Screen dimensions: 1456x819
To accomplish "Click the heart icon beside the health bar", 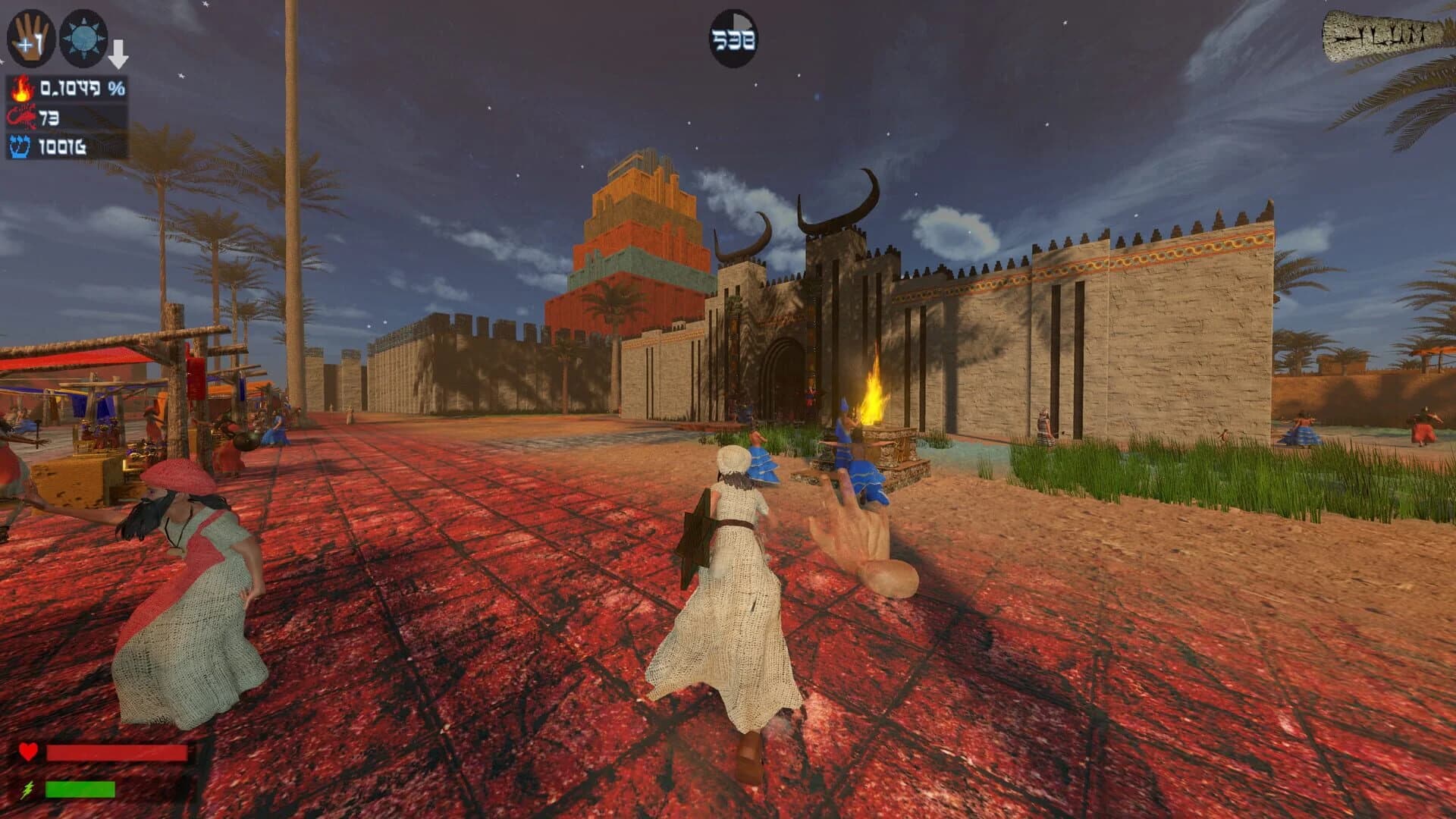I will [28, 751].
